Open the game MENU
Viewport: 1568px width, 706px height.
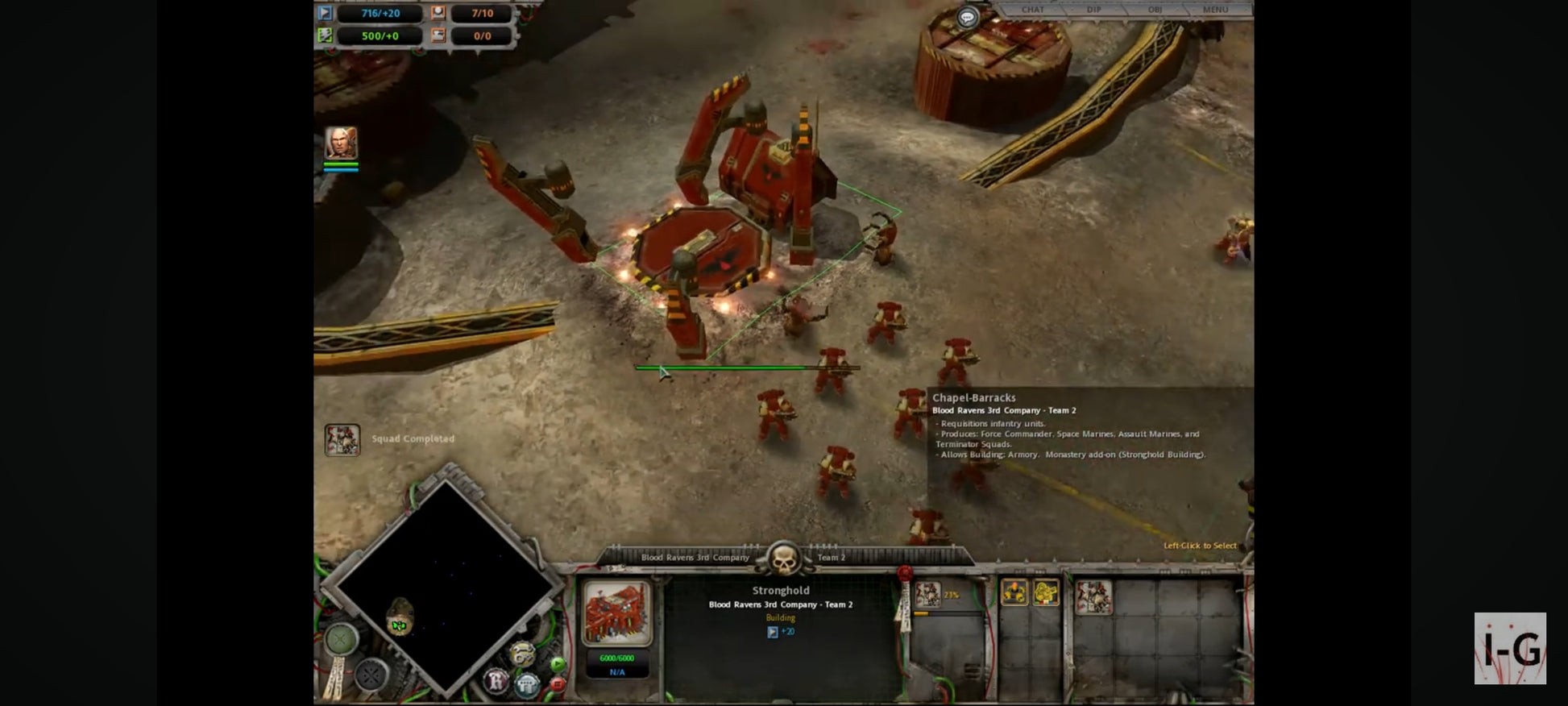pyautogui.click(x=1215, y=10)
